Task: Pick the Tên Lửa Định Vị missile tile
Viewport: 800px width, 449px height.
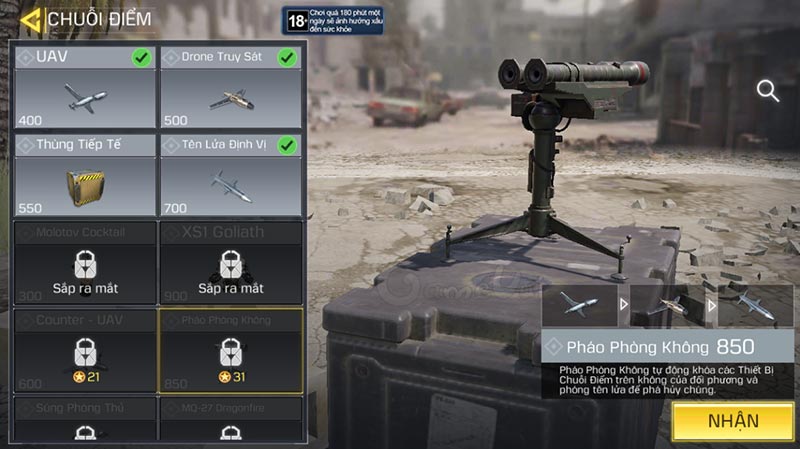Action: pos(231,175)
